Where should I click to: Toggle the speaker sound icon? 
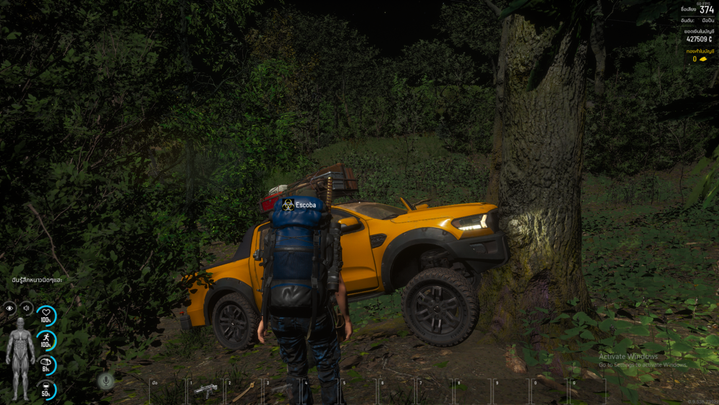[27, 308]
